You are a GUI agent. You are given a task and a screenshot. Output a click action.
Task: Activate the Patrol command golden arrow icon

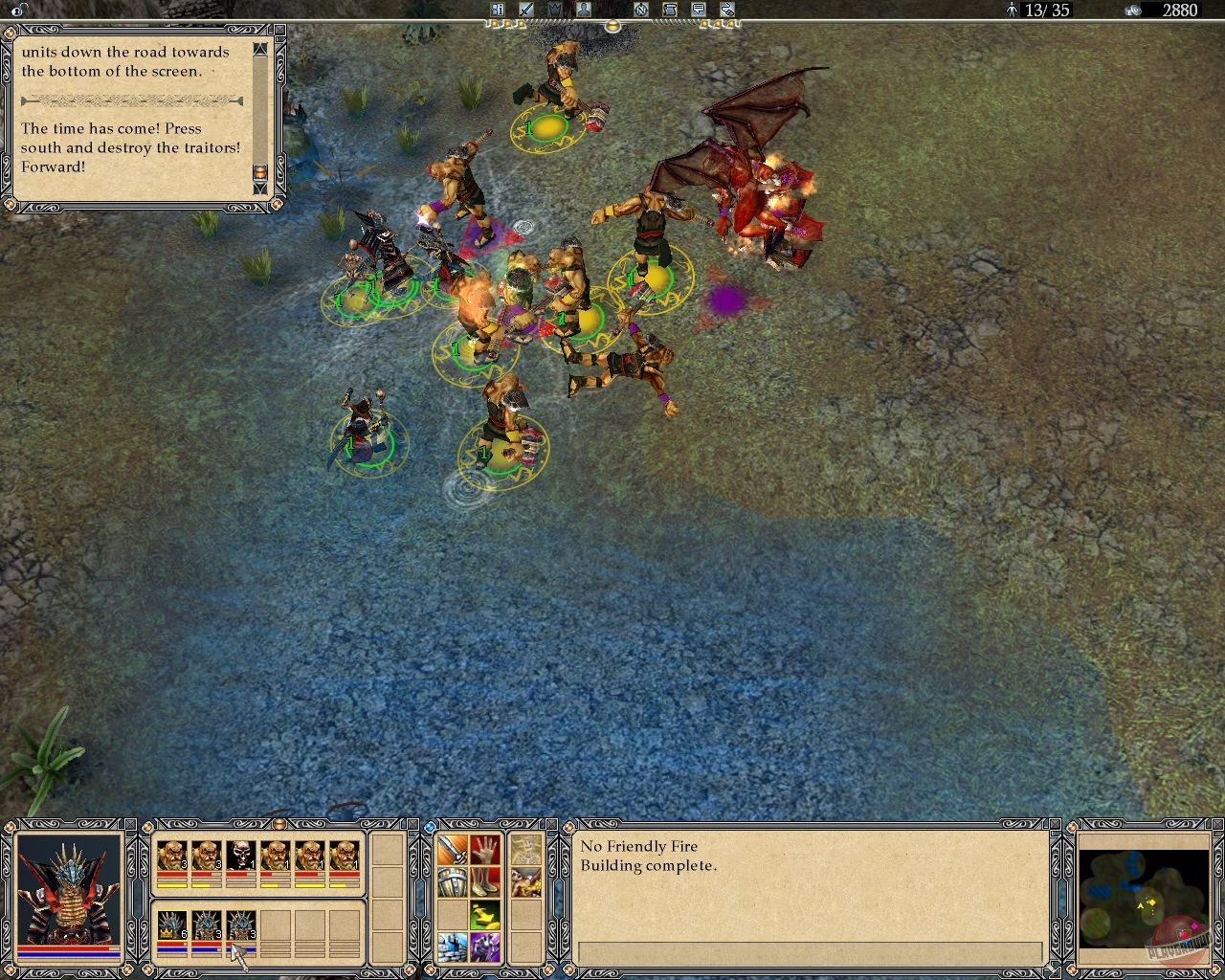point(485,915)
